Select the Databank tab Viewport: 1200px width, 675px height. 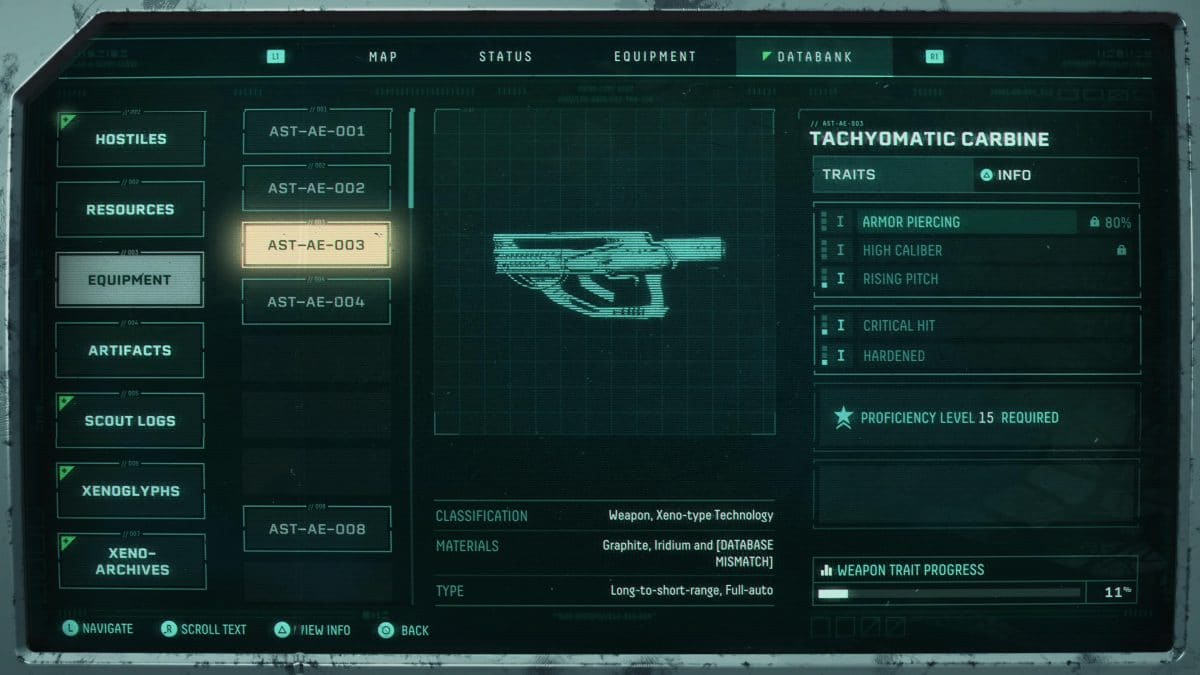pyautogui.click(x=814, y=57)
